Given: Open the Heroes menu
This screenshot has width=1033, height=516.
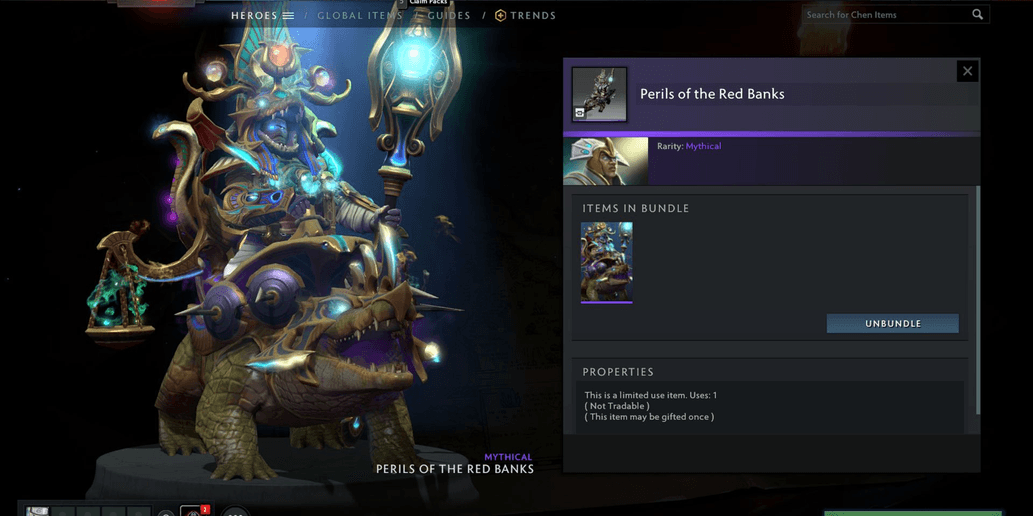Looking at the screenshot, I should 262,16.
